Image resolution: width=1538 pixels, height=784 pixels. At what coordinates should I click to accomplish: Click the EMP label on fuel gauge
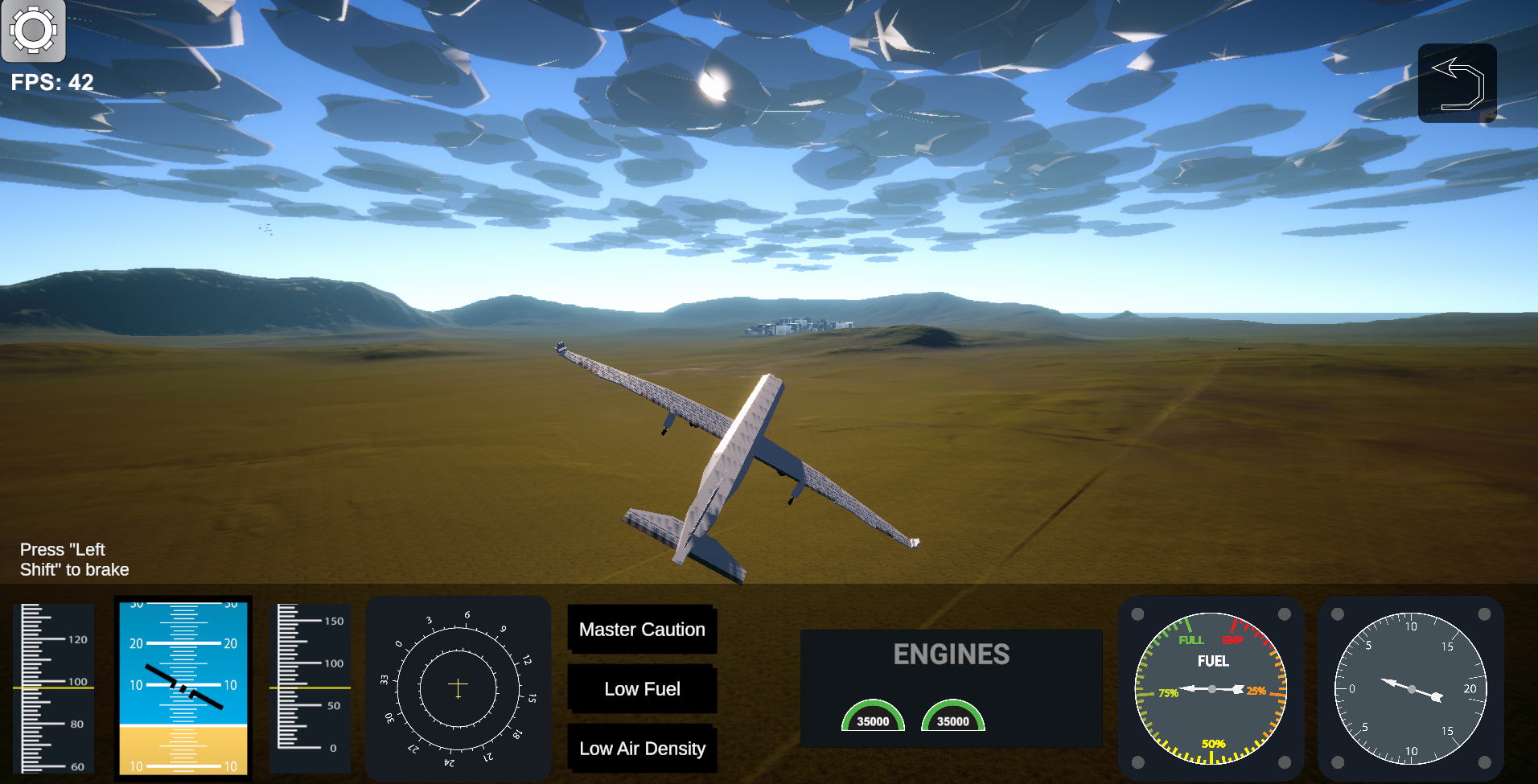pos(1234,641)
